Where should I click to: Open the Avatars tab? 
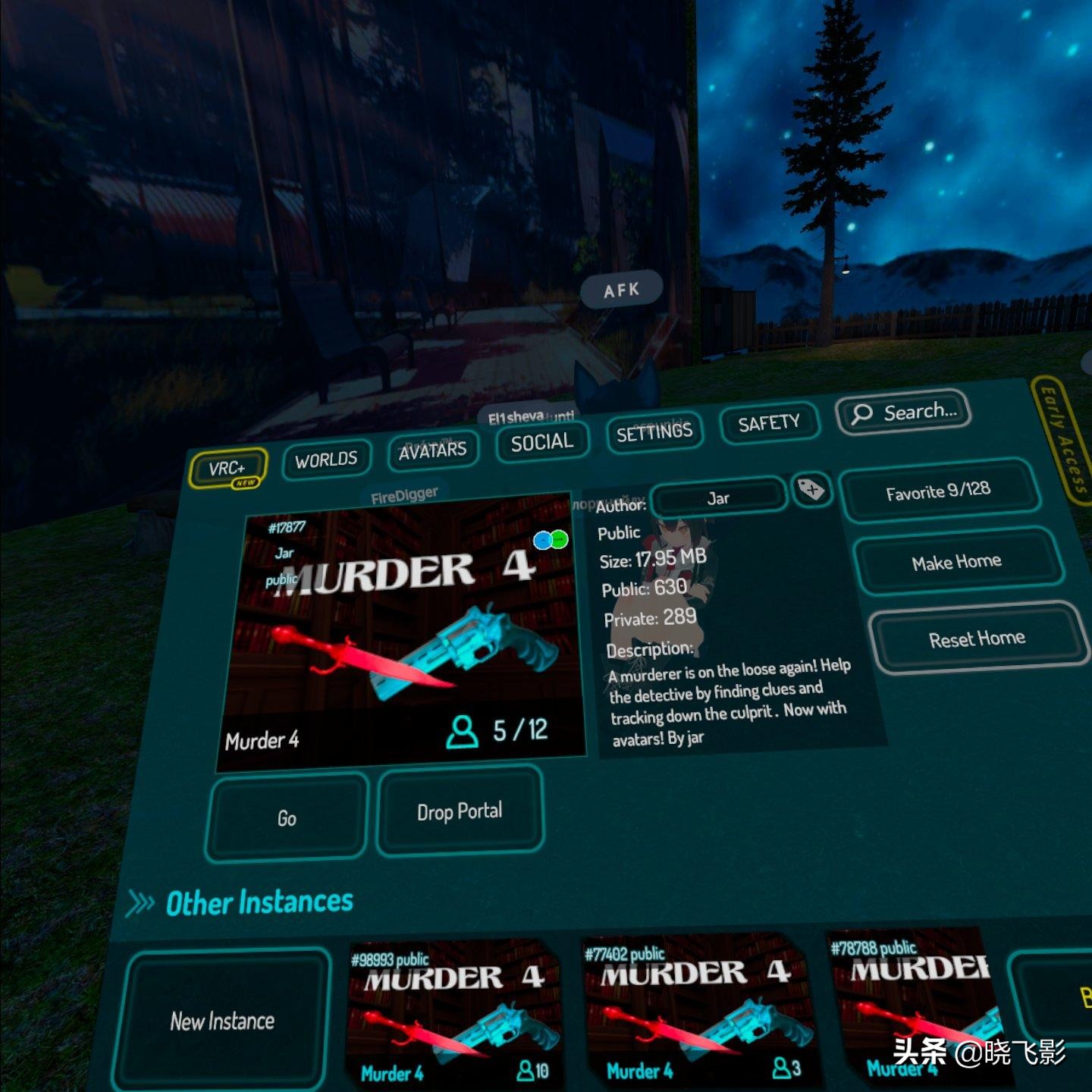(x=432, y=451)
